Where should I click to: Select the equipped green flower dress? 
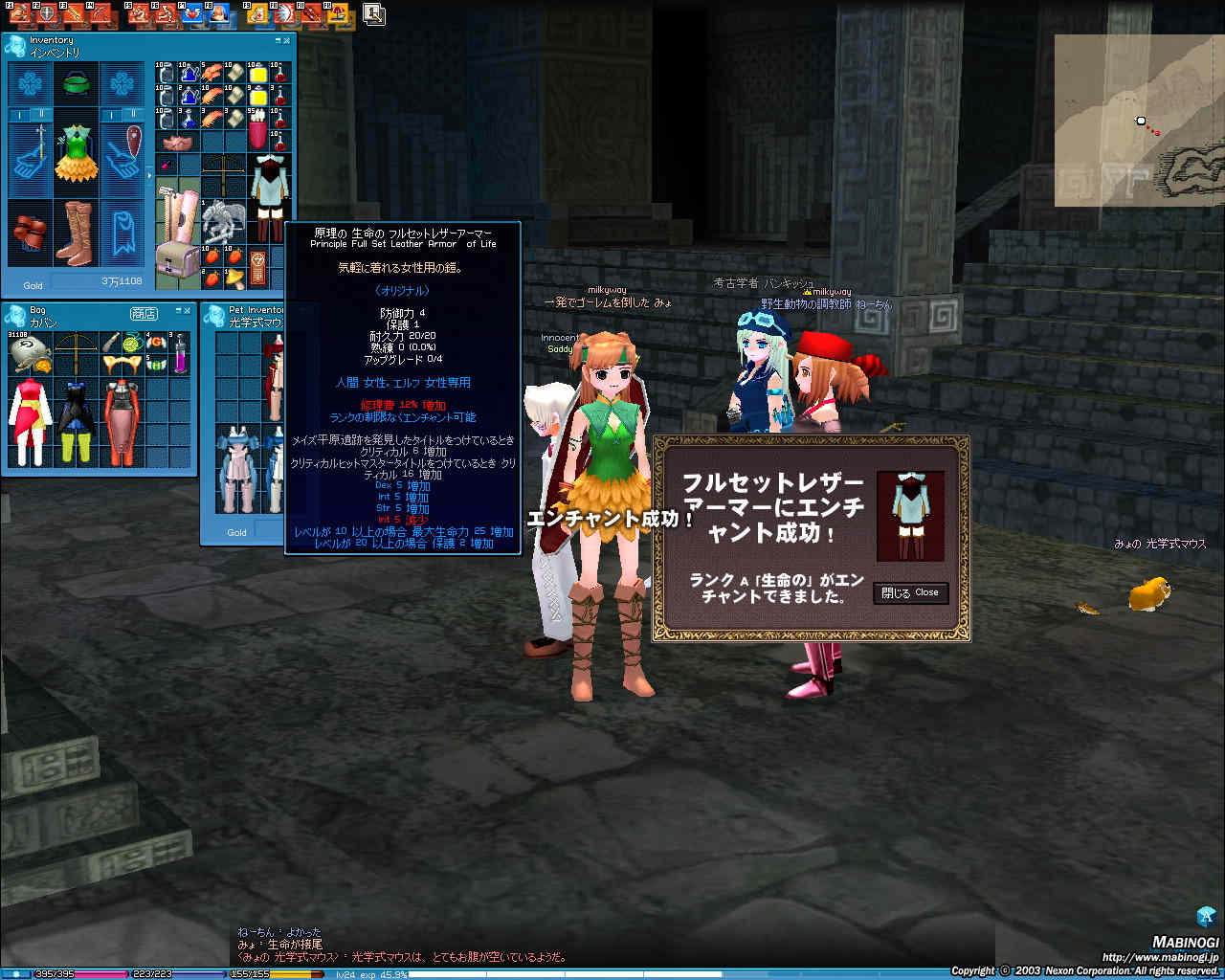click(x=76, y=153)
